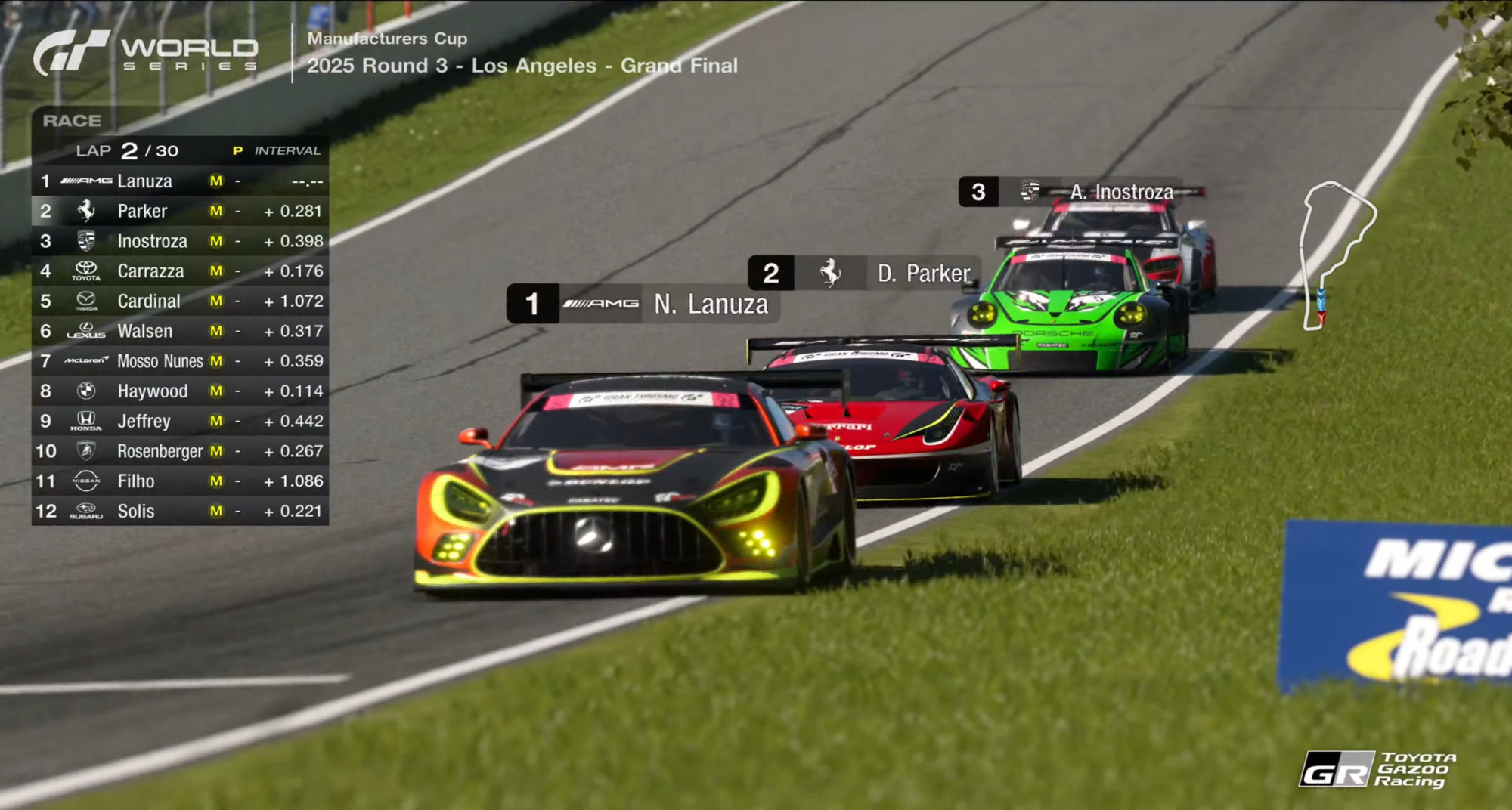The height and width of the screenshot is (810, 1512).
Task: Choose Rosenberger's row in the standings
Action: pos(180,451)
